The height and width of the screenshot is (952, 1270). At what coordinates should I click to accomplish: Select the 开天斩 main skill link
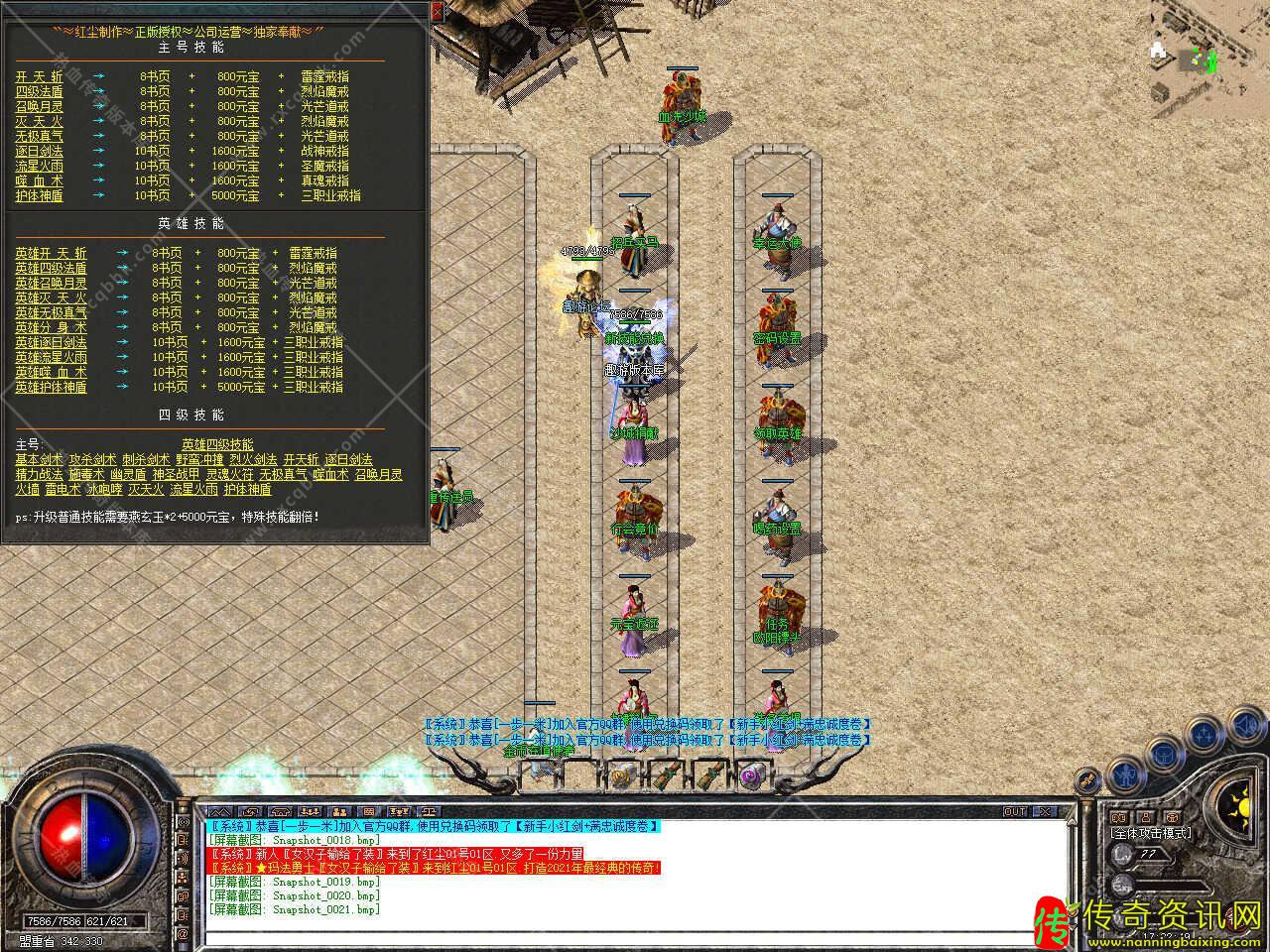click(39, 76)
